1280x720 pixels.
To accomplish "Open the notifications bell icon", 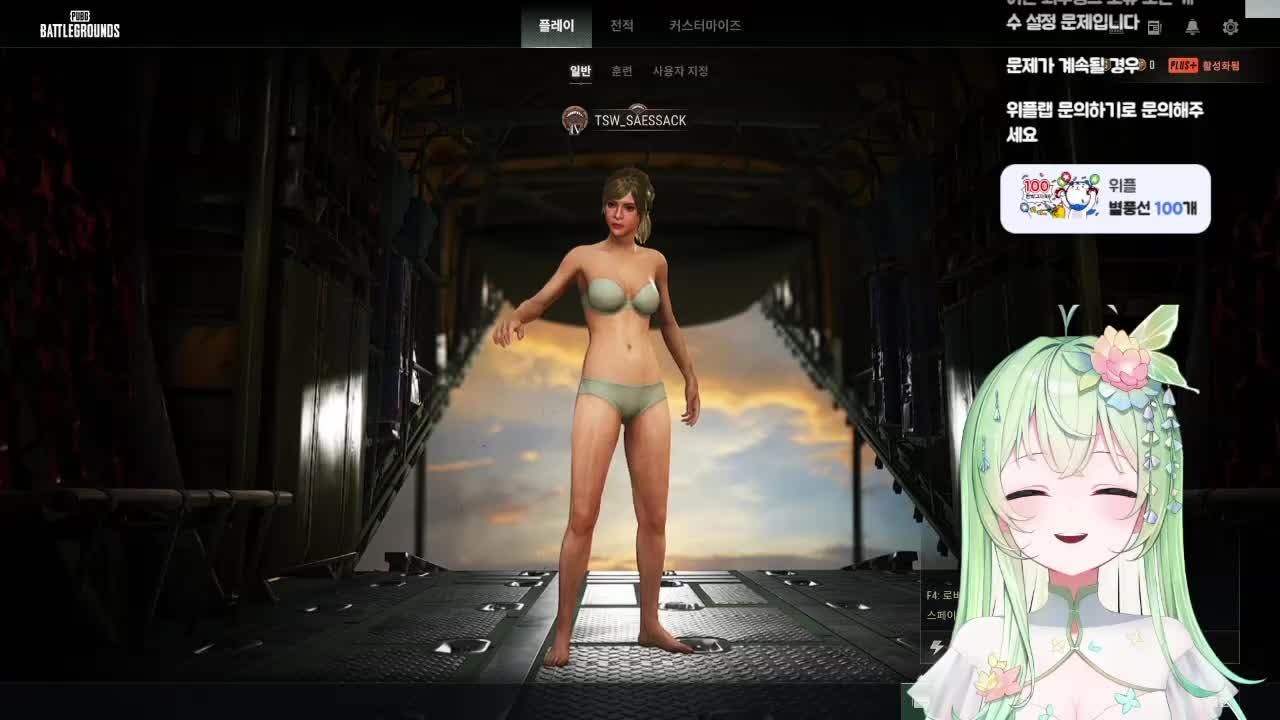I will [x=1192, y=27].
